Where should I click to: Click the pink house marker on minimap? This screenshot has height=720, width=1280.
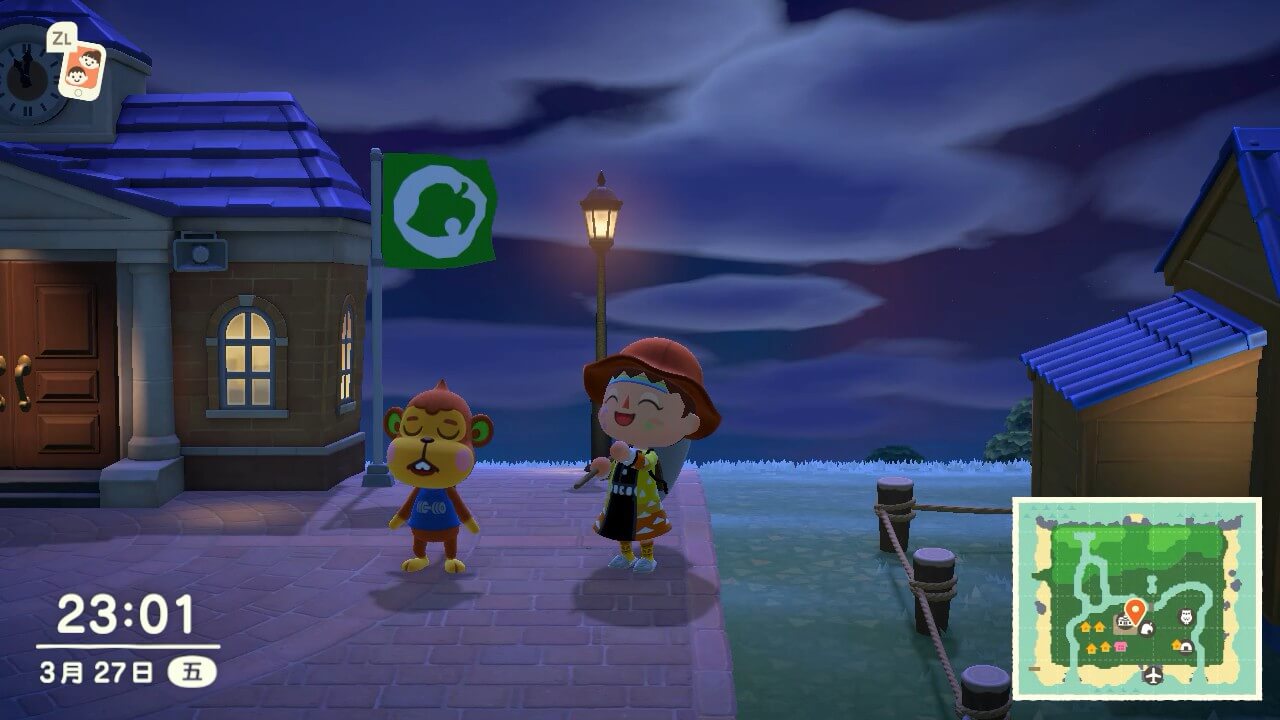[1121, 646]
